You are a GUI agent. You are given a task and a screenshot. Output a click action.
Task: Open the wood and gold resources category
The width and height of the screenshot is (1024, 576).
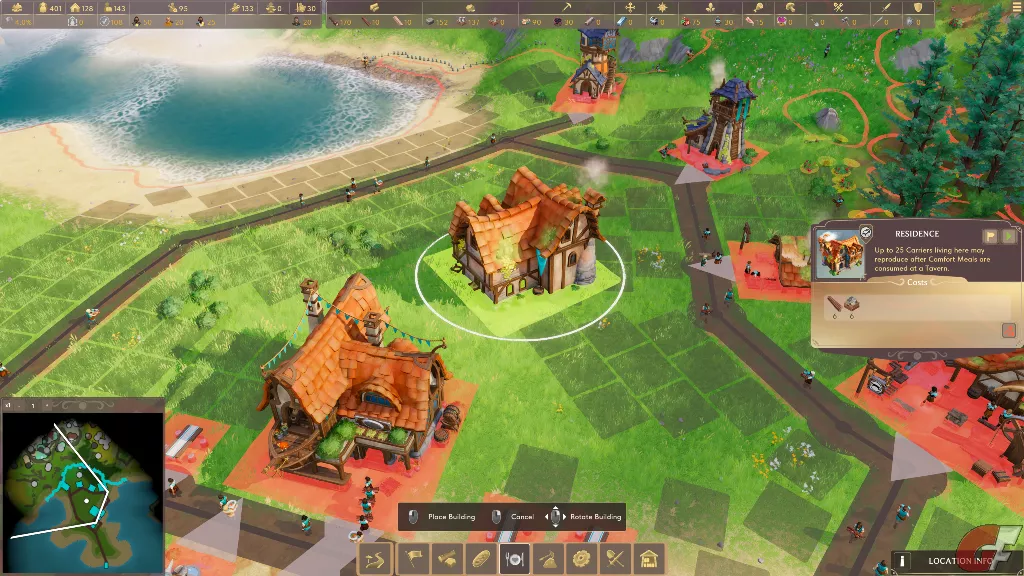(x=445, y=558)
